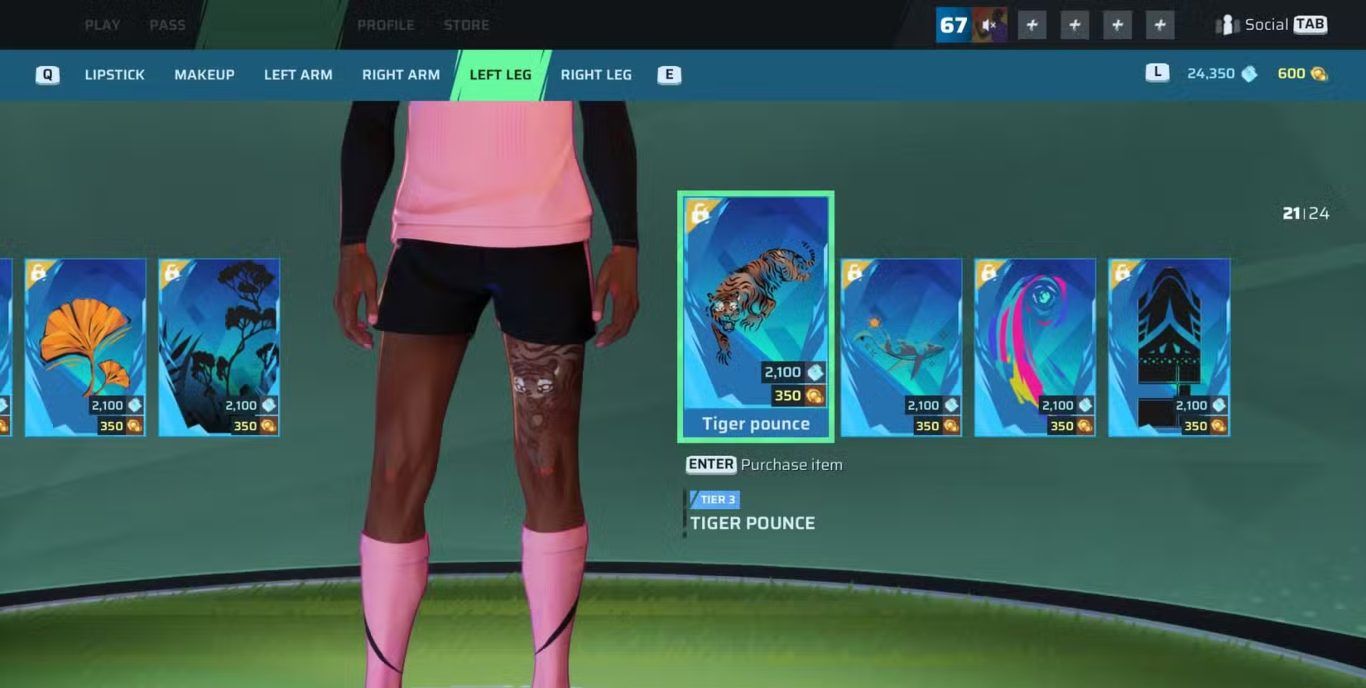Image resolution: width=1366 pixels, height=688 pixels.
Task: Select the tree silhouette tattoo card
Action: [219, 347]
